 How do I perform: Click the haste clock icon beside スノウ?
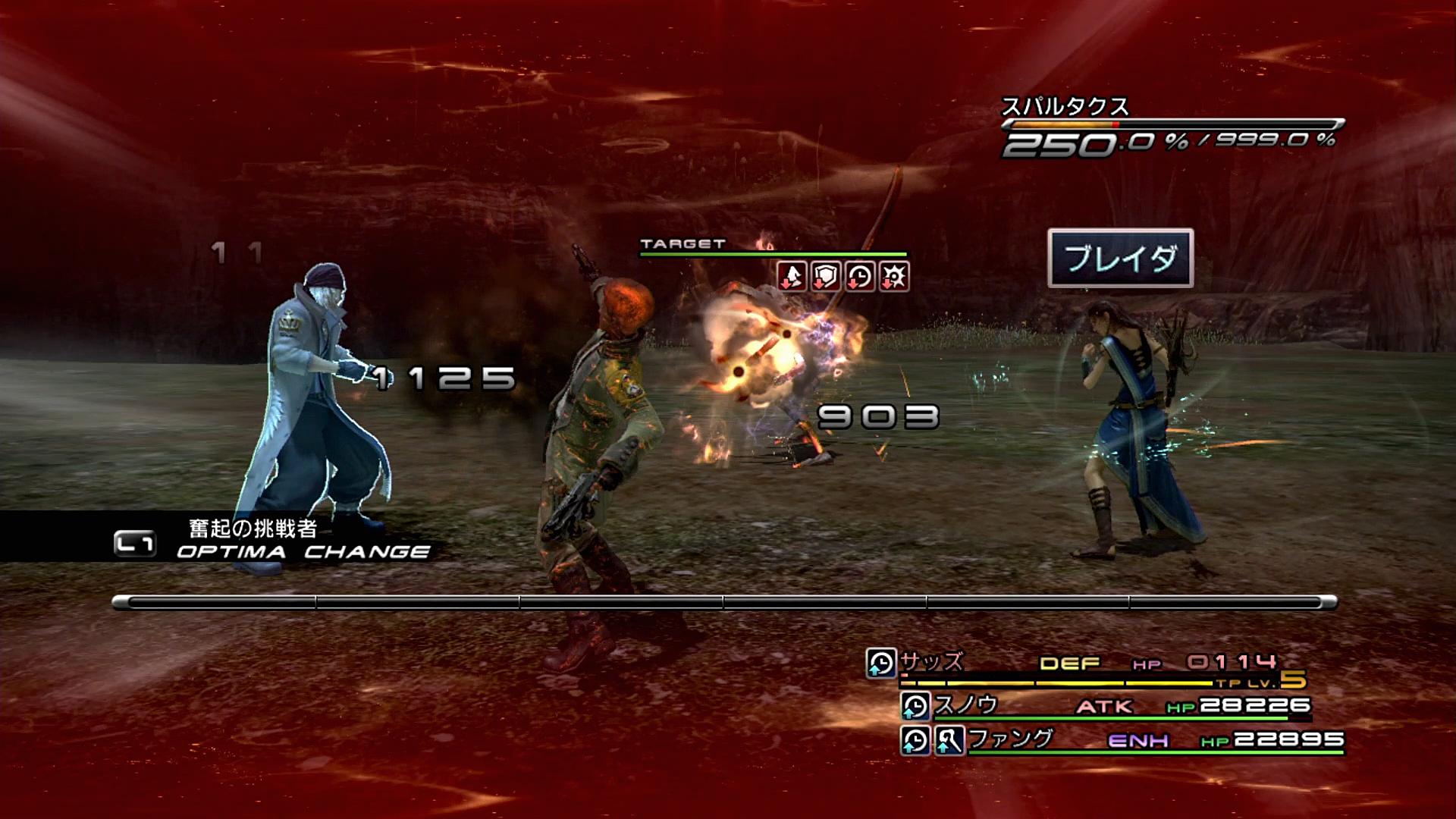click(915, 706)
